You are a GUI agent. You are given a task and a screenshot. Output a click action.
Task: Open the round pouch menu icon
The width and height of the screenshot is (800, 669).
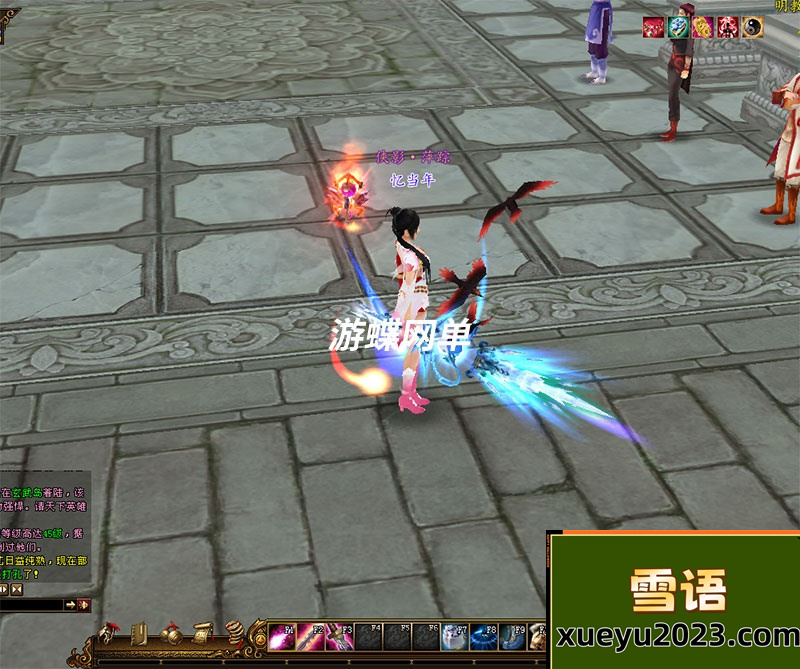pos(236,634)
